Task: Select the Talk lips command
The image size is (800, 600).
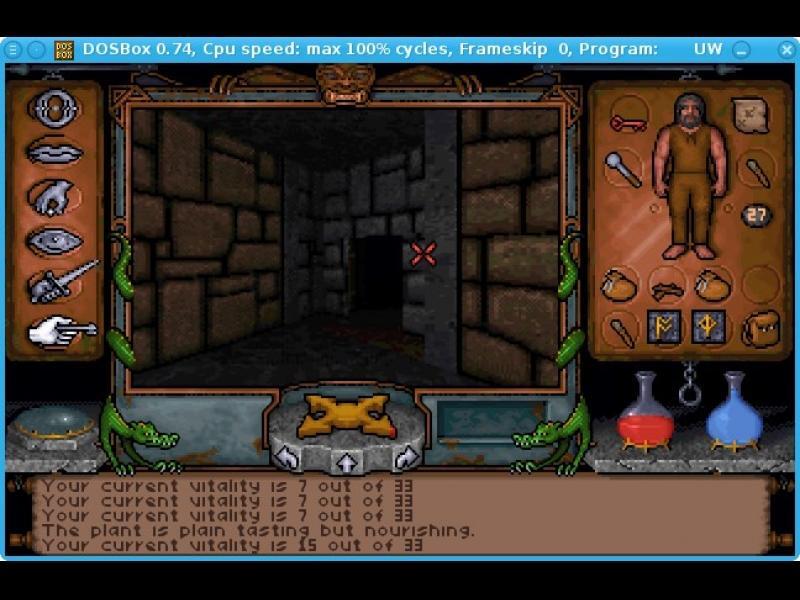Action: pyautogui.click(x=55, y=151)
